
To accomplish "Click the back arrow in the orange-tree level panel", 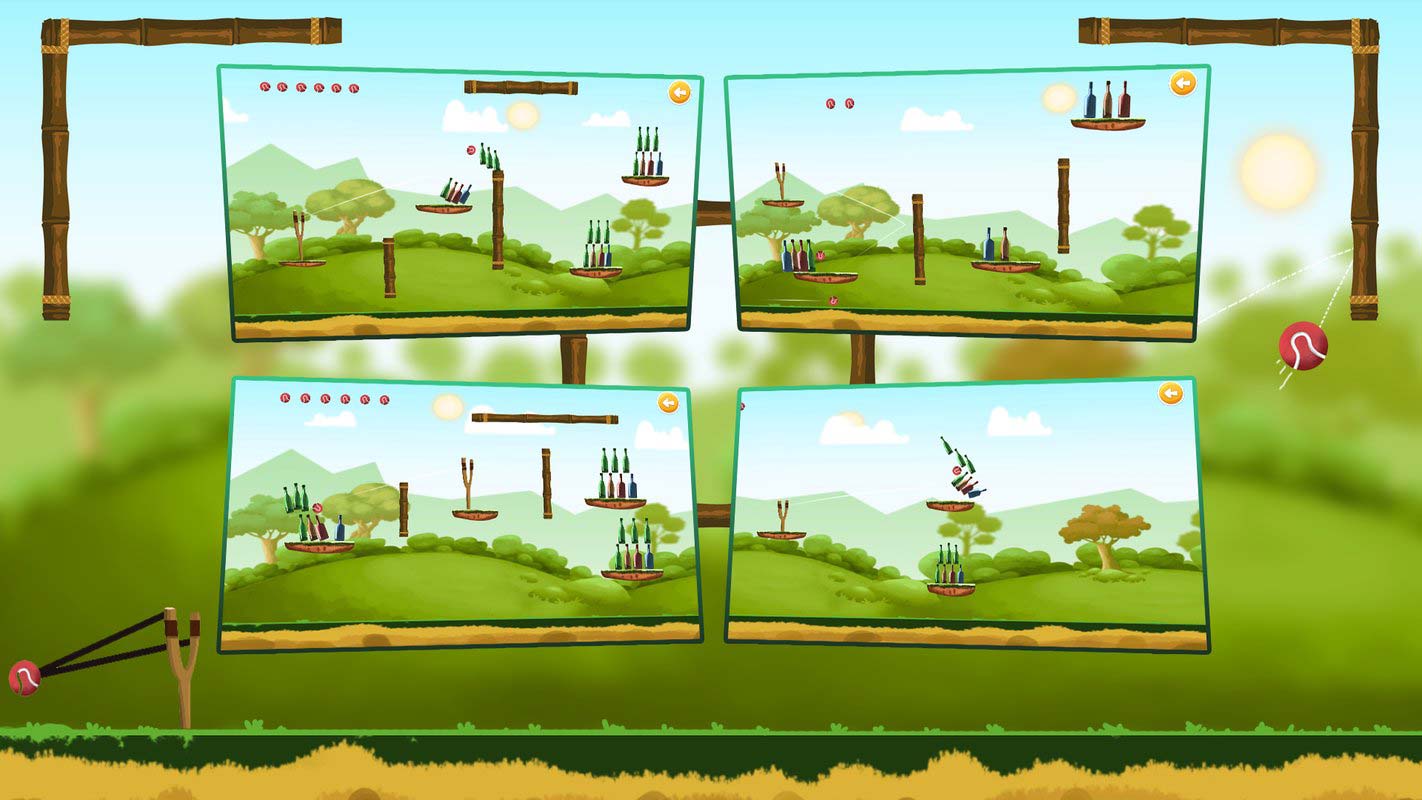I will [1170, 394].
